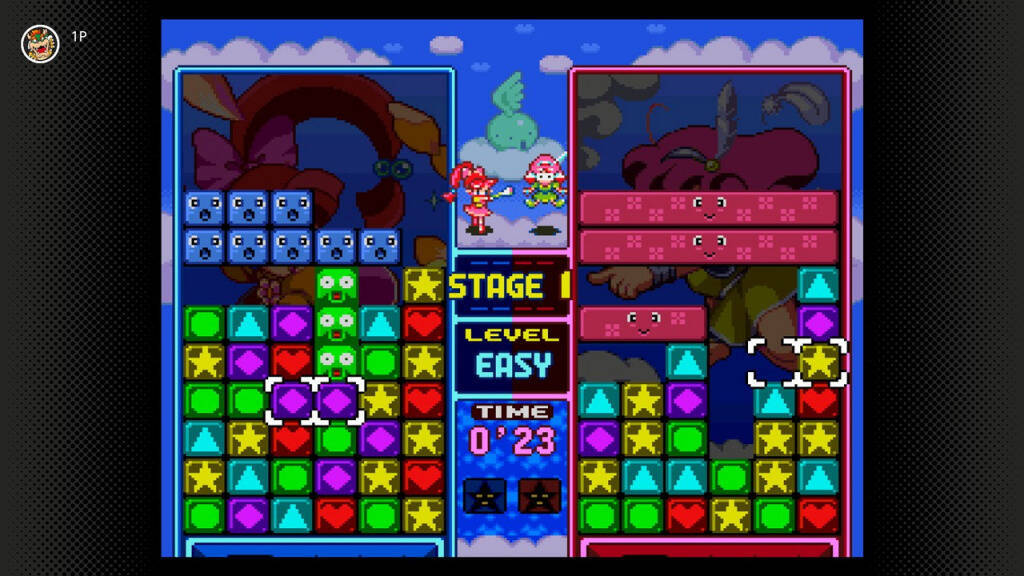
Task: Select the tall green face garbage block
Action: (337, 325)
